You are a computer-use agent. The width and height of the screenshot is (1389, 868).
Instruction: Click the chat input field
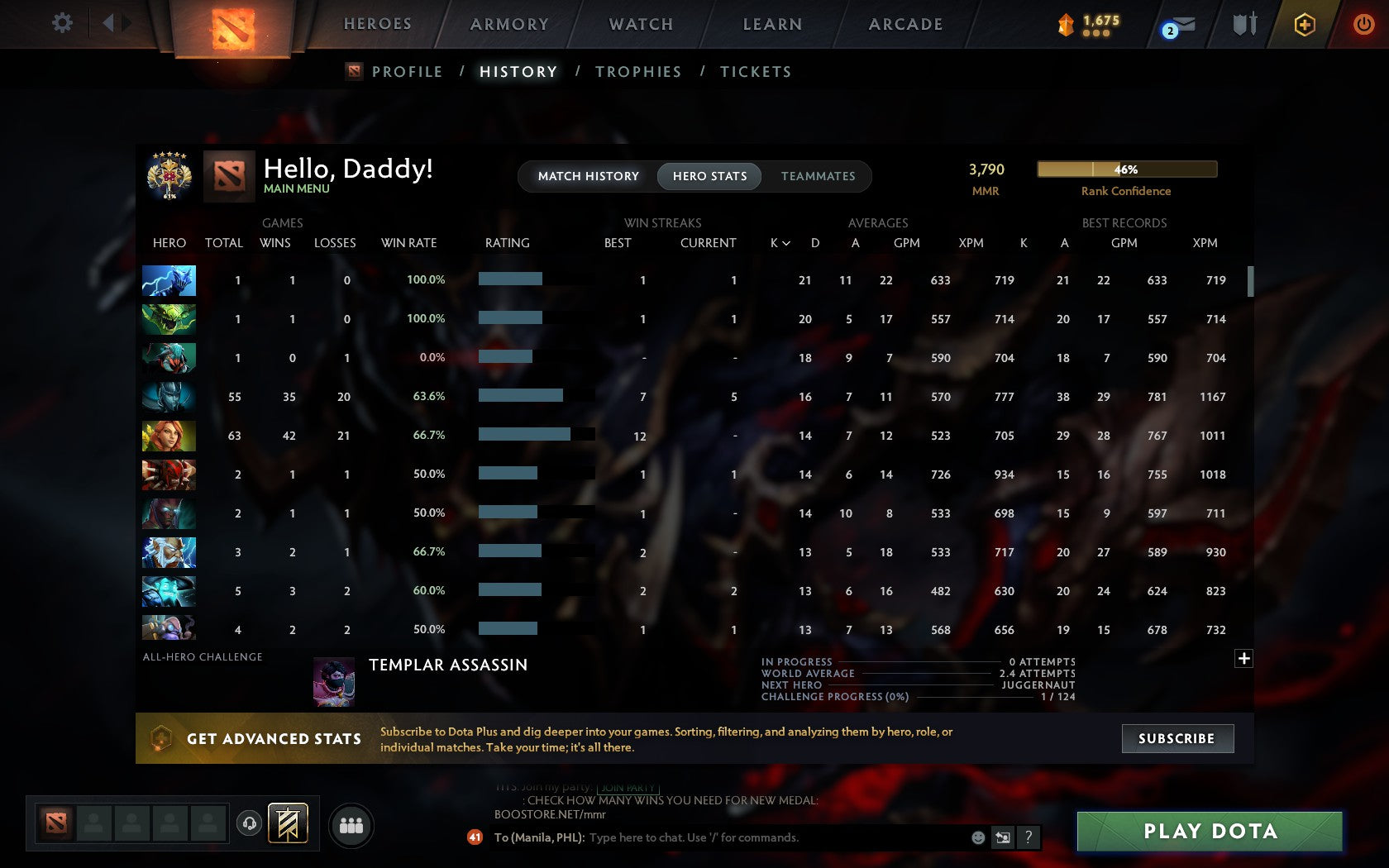click(744, 837)
